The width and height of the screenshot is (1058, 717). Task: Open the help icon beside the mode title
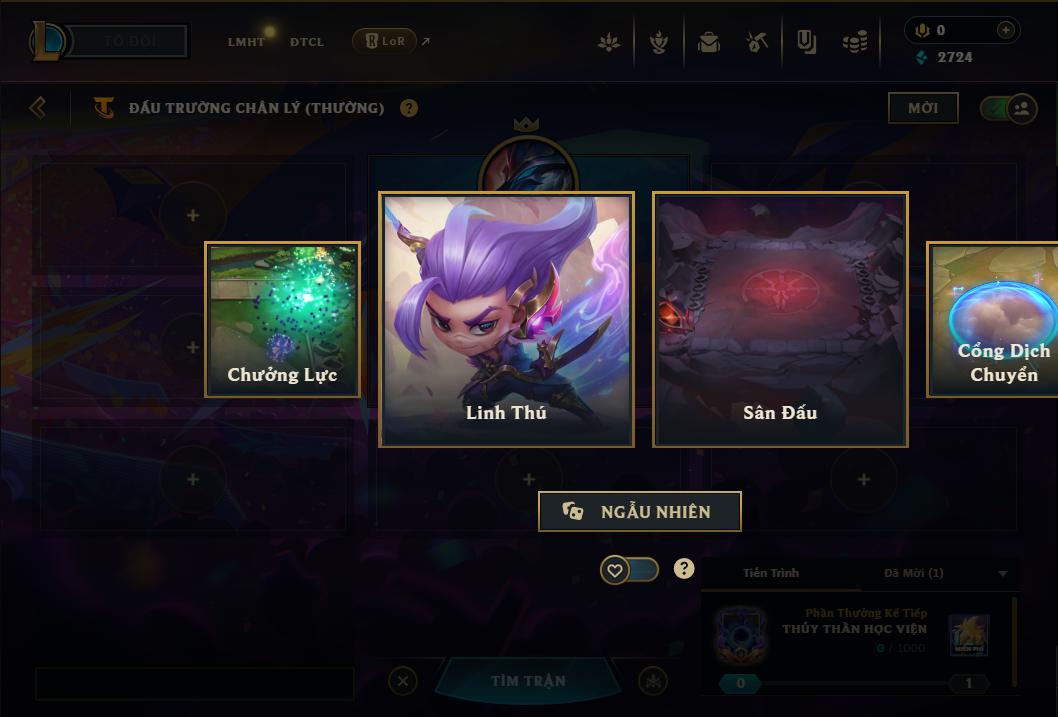(x=409, y=108)
